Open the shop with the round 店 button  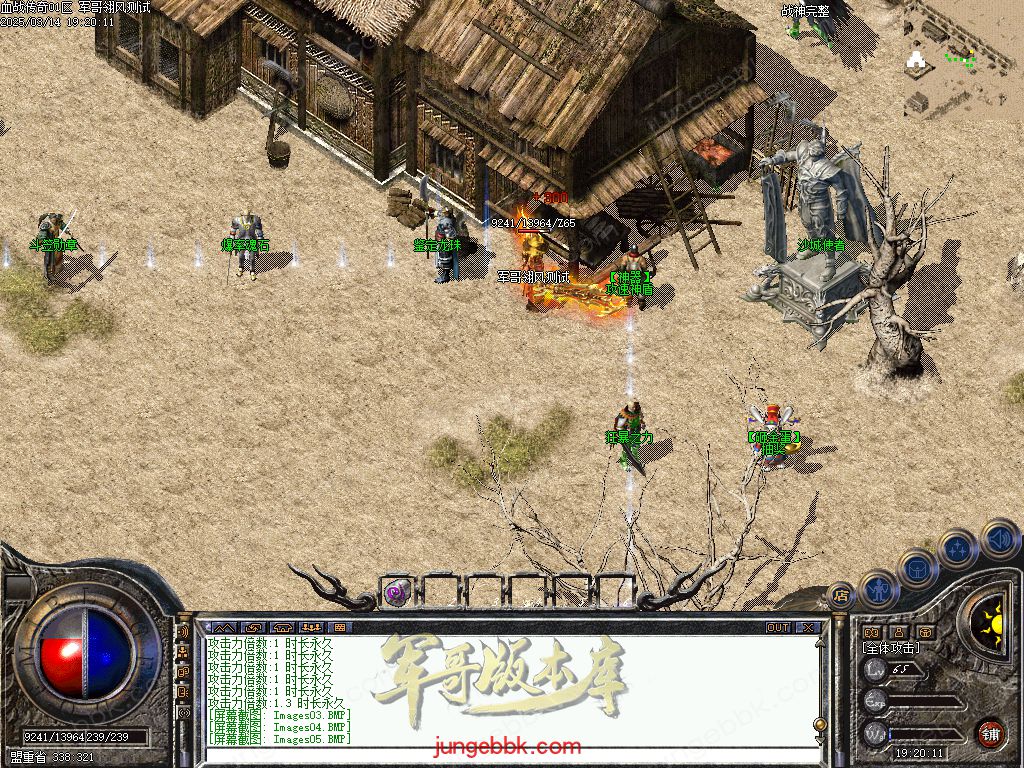840,597
